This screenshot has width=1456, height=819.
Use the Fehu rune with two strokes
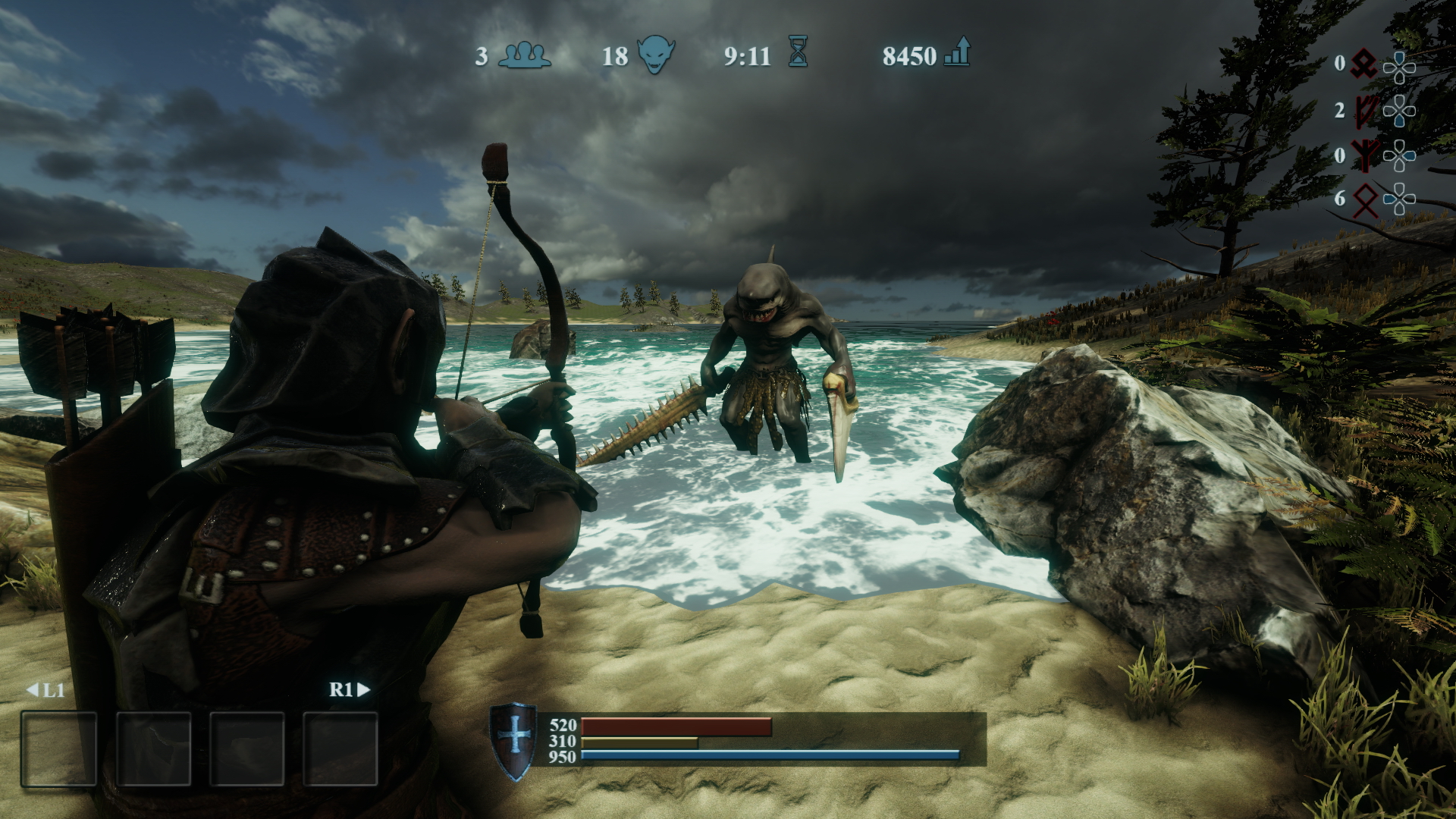tap(1364, 111)
